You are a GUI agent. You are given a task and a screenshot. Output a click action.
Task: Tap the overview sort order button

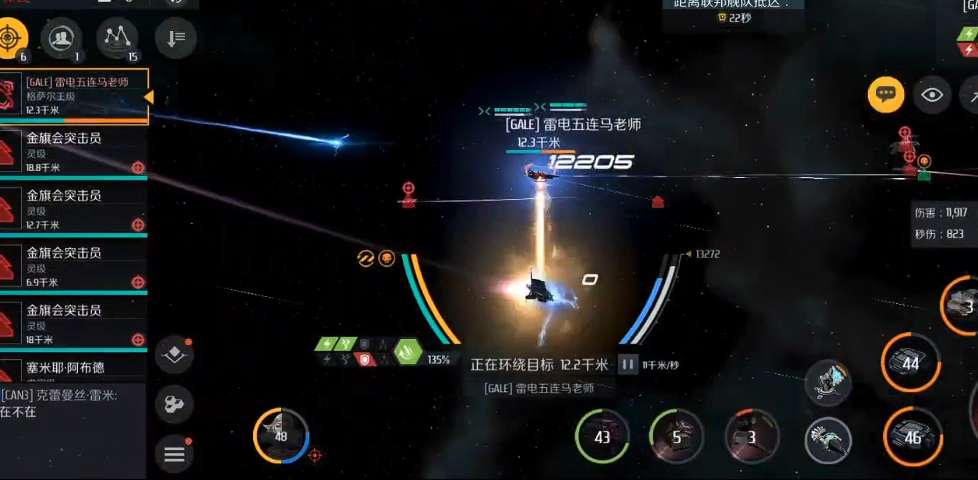[x=176, y=38]
